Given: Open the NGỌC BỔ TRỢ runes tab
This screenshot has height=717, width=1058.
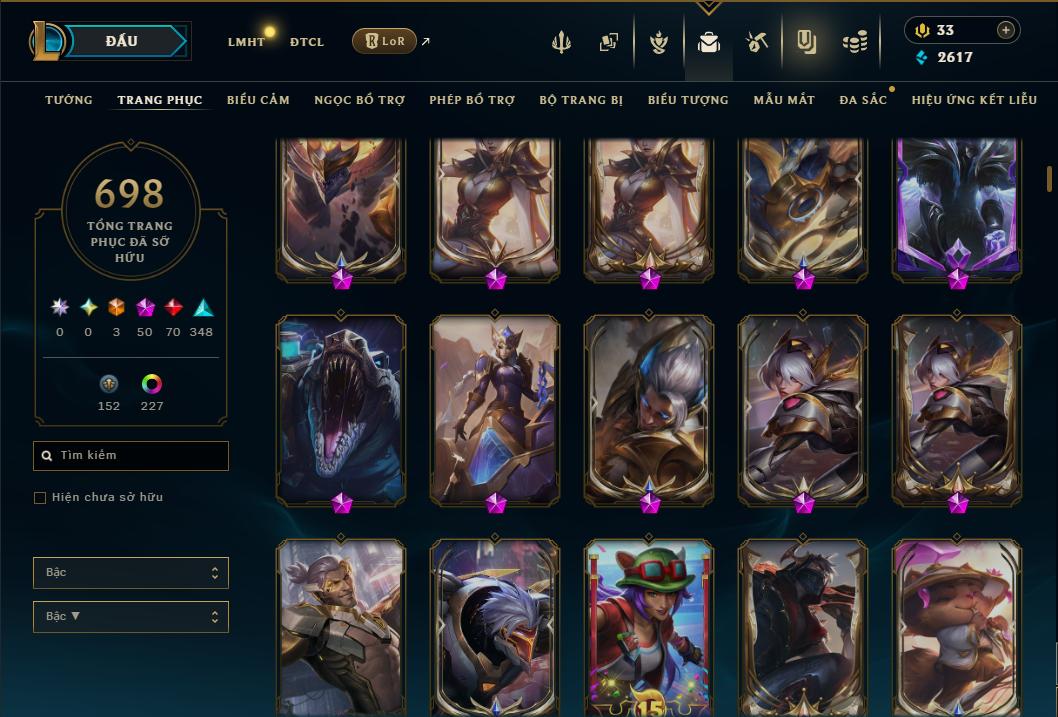Looking at the screenshot, I should click(x=360, y=100).
